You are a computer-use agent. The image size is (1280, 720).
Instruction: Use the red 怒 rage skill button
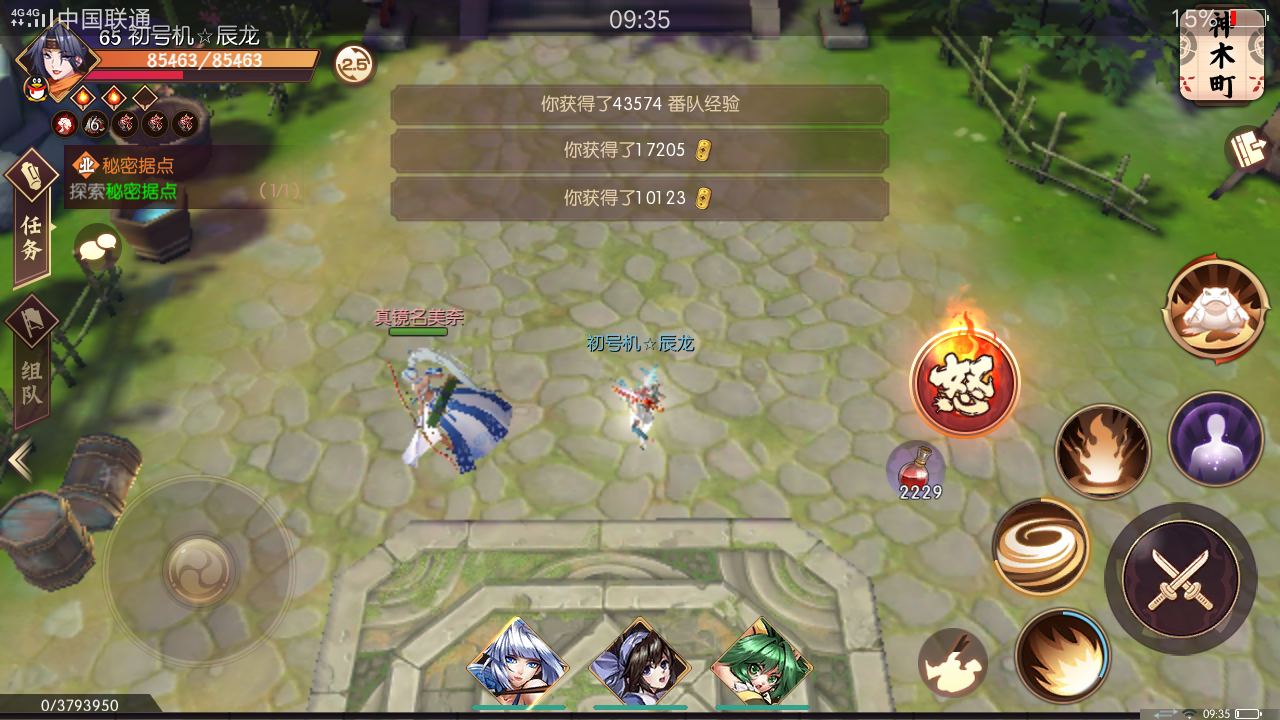pos(965,380)
